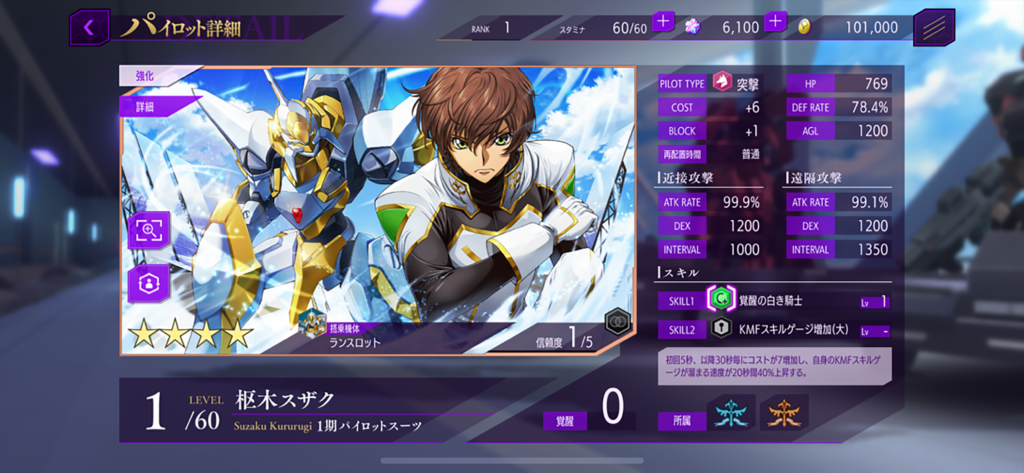Screen dimensions: 1024x473
Task: Select the SKILL1 覚醒の白き騎士 icon
Action: [720, 300]
